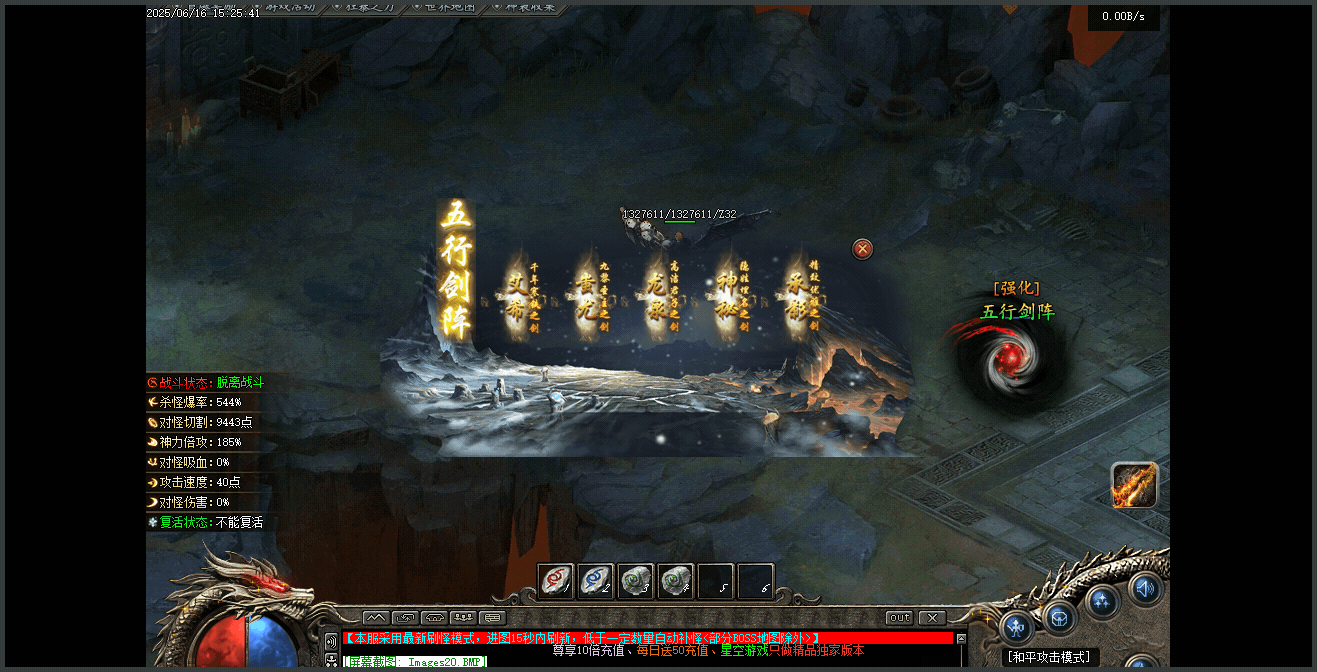Viewport: 1317px width, 672px height.
Task: Pick the 龙泉 sword option
Action: (x=657, y=296)
